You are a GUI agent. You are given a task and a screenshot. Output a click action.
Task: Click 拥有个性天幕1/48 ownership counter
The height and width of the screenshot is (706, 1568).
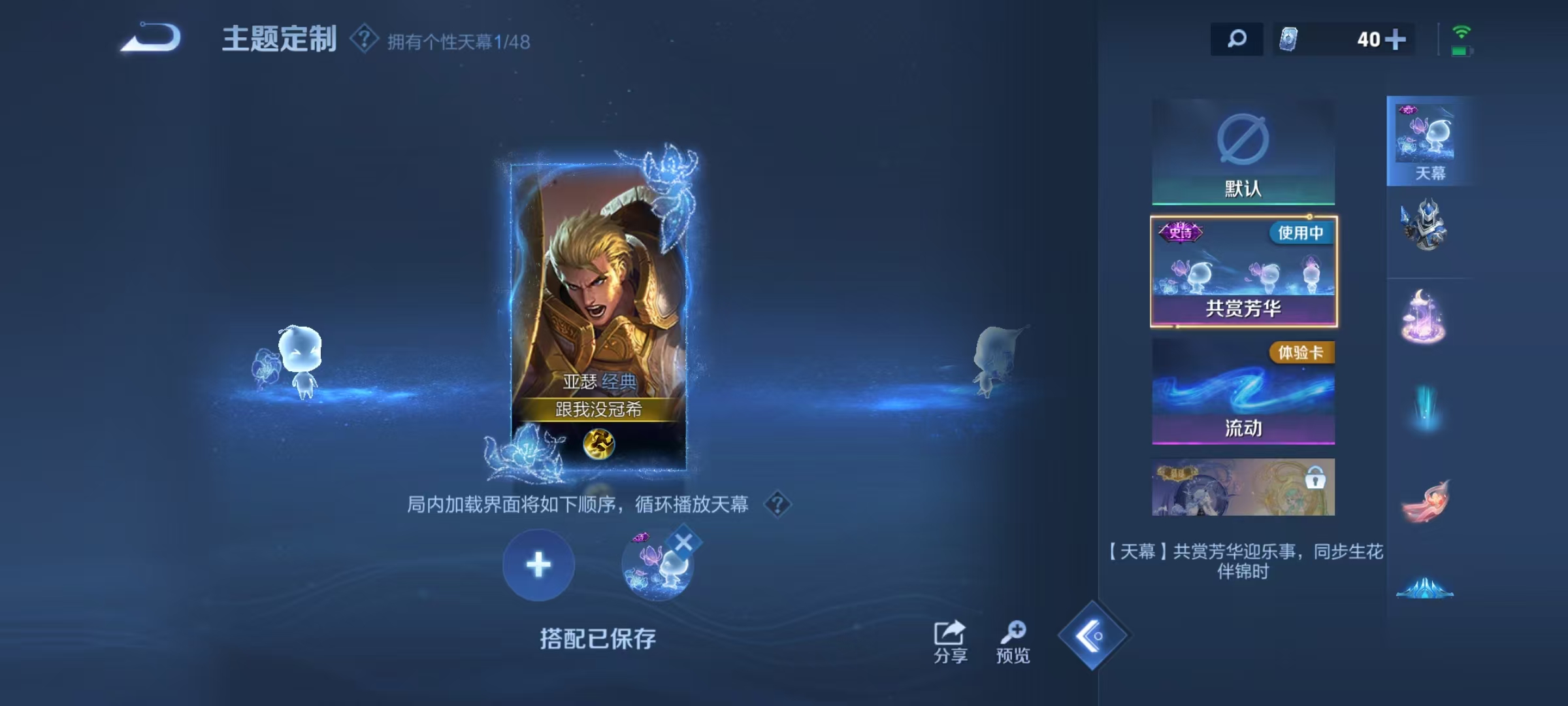pyautogui.click(x=457, y=41)
